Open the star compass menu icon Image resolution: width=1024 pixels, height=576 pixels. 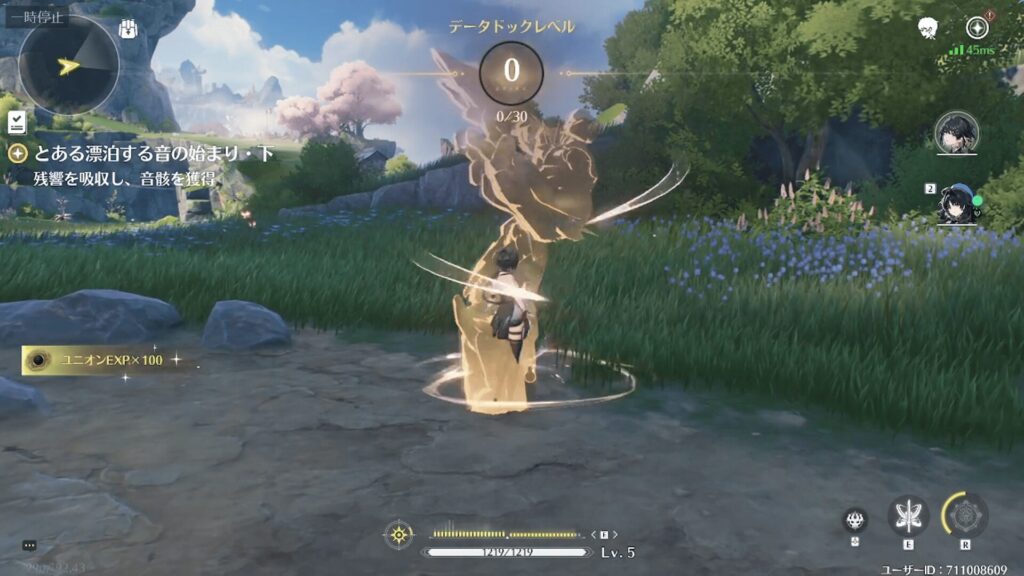tap(977, 28)
